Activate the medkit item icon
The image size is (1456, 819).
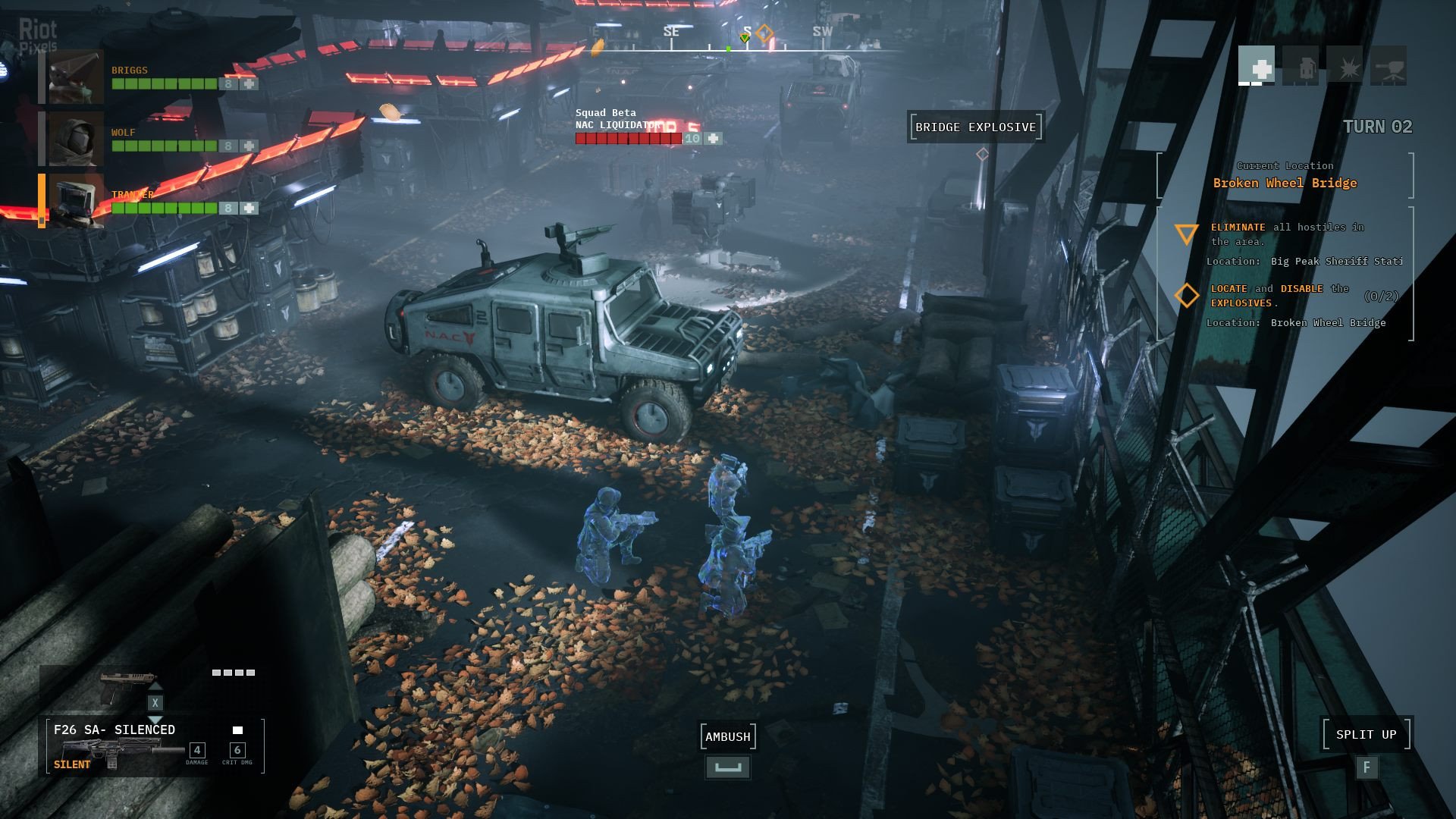[1257, 67]
